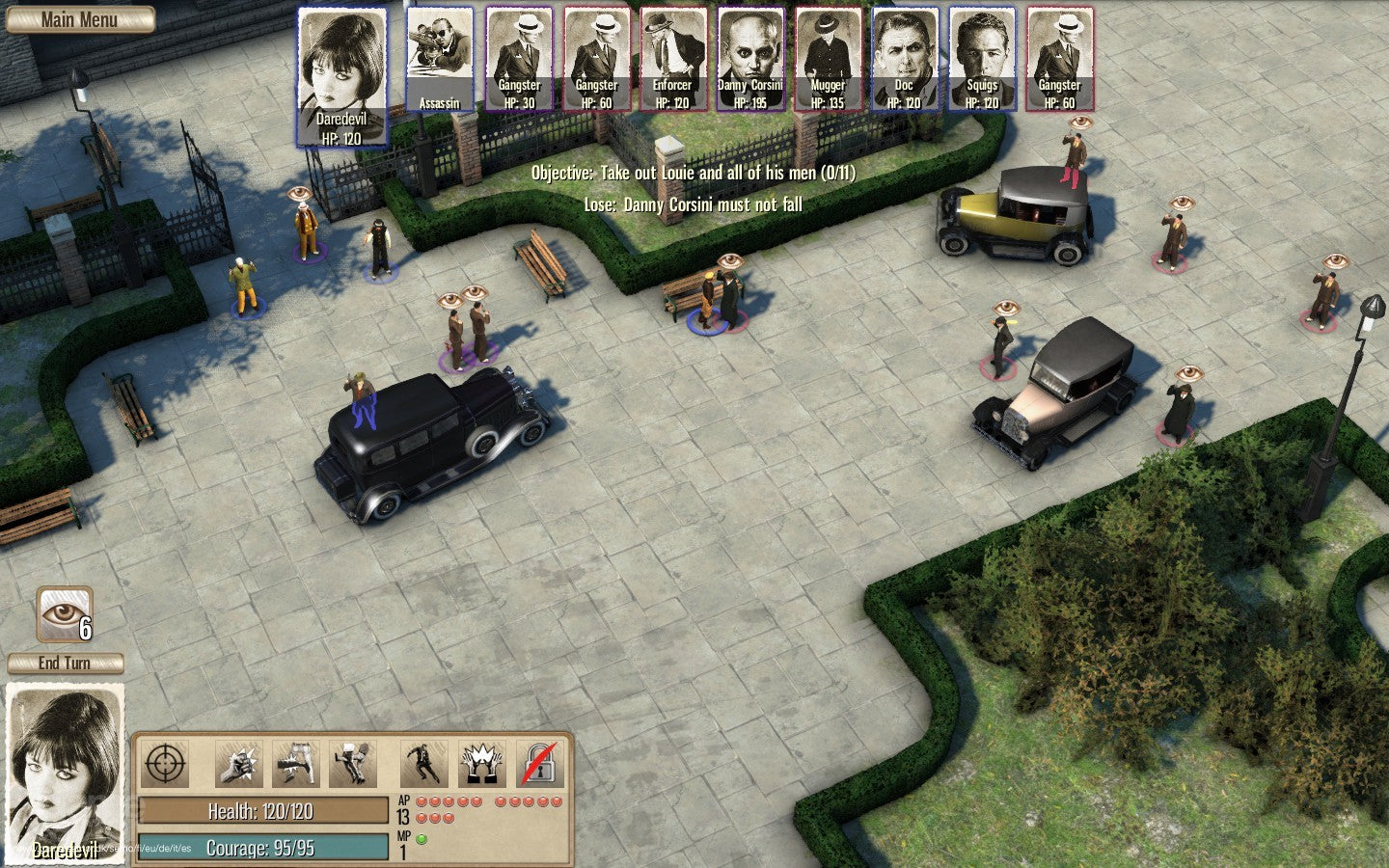Click the Enforcer portrait with HP 120
Viewport: 1389px width, 868px height.
point(672,58)
